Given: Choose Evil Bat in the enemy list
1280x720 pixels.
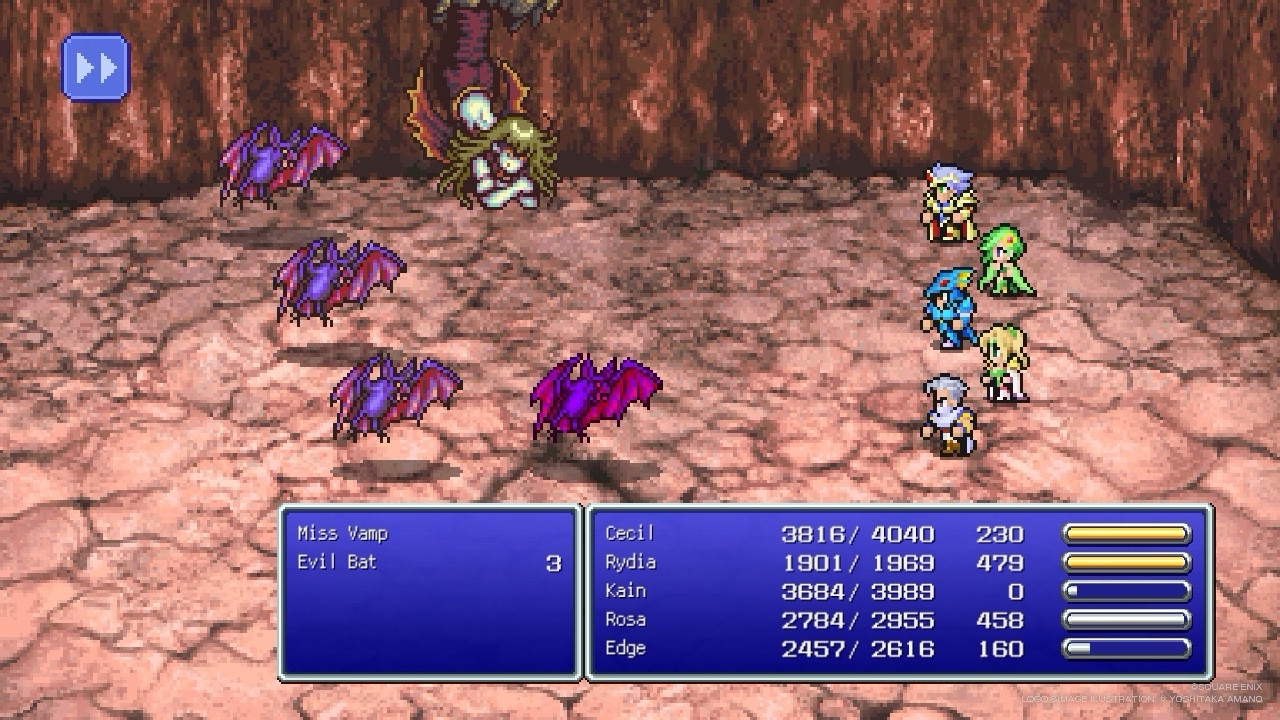Looking at the screenshot, I should point(337,563).
